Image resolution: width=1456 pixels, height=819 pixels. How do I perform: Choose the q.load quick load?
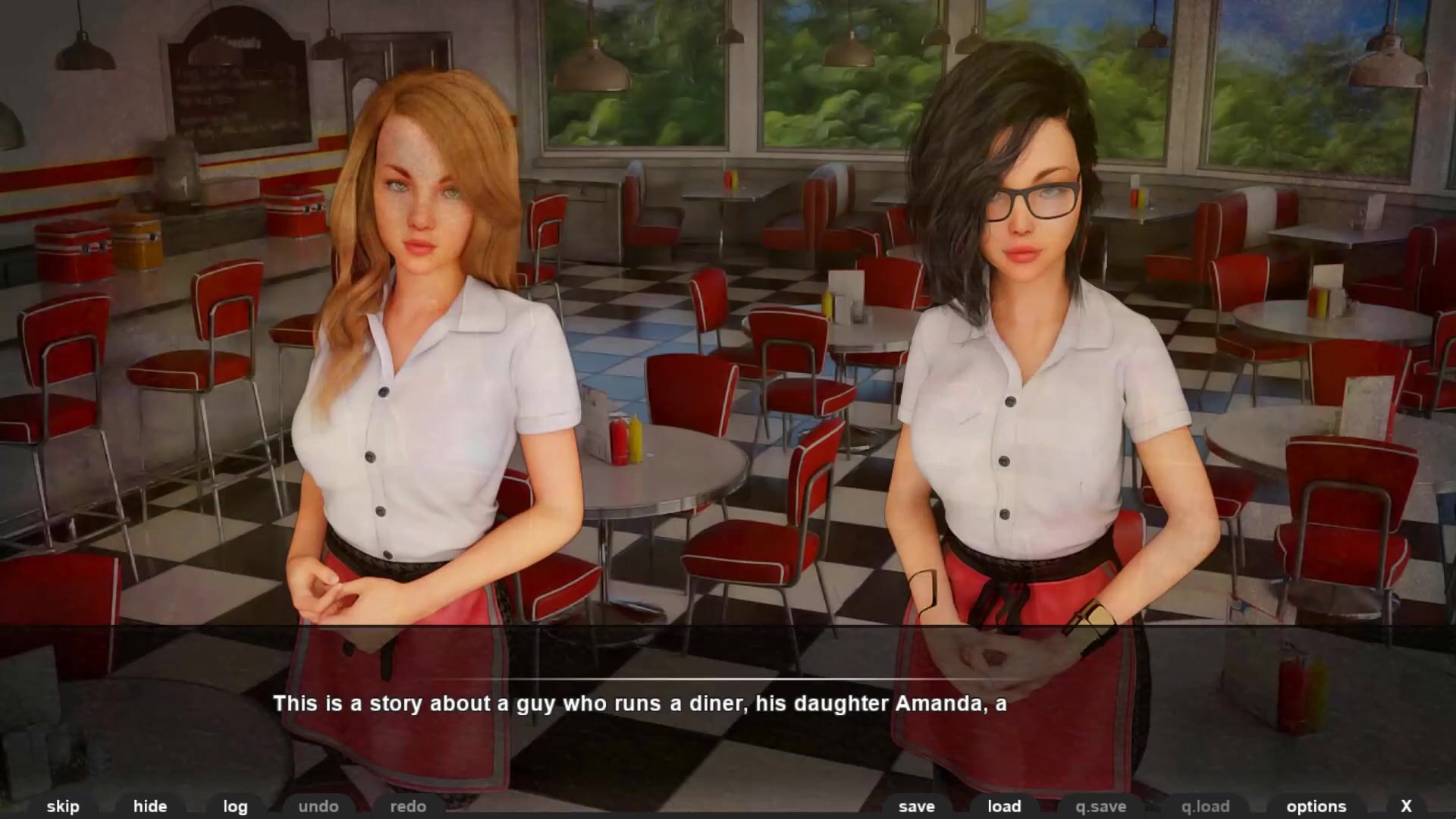pos(1205,806)
